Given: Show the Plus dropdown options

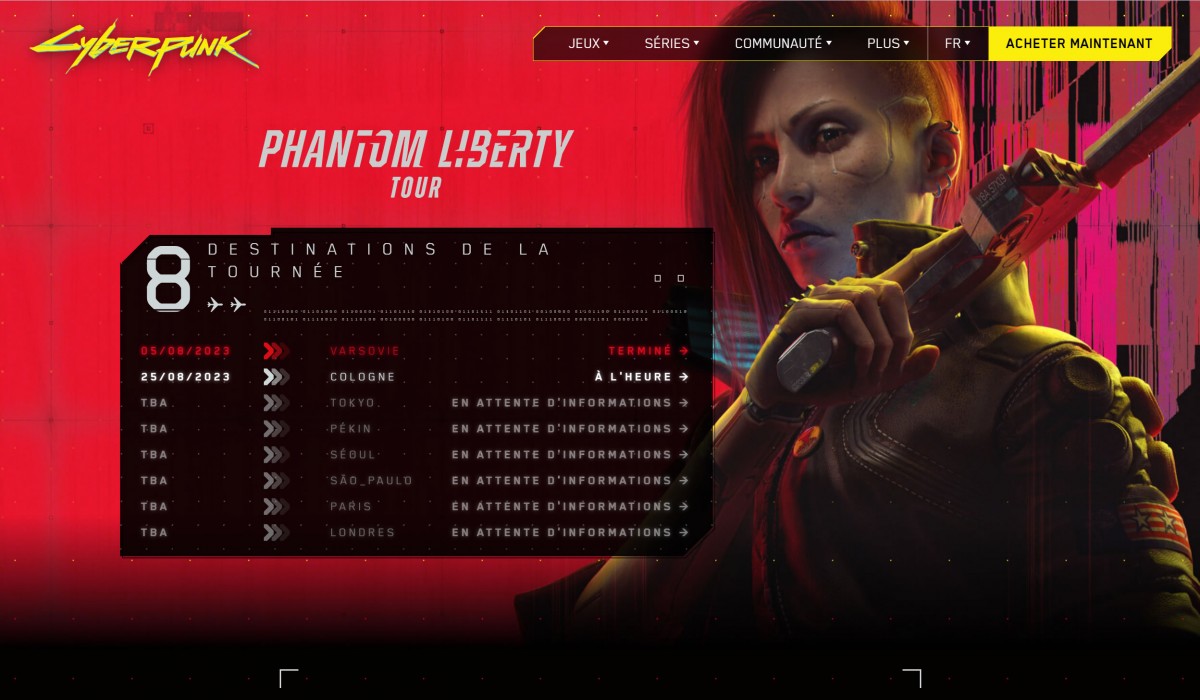Looking at the screenshot, I should [888, 43].
